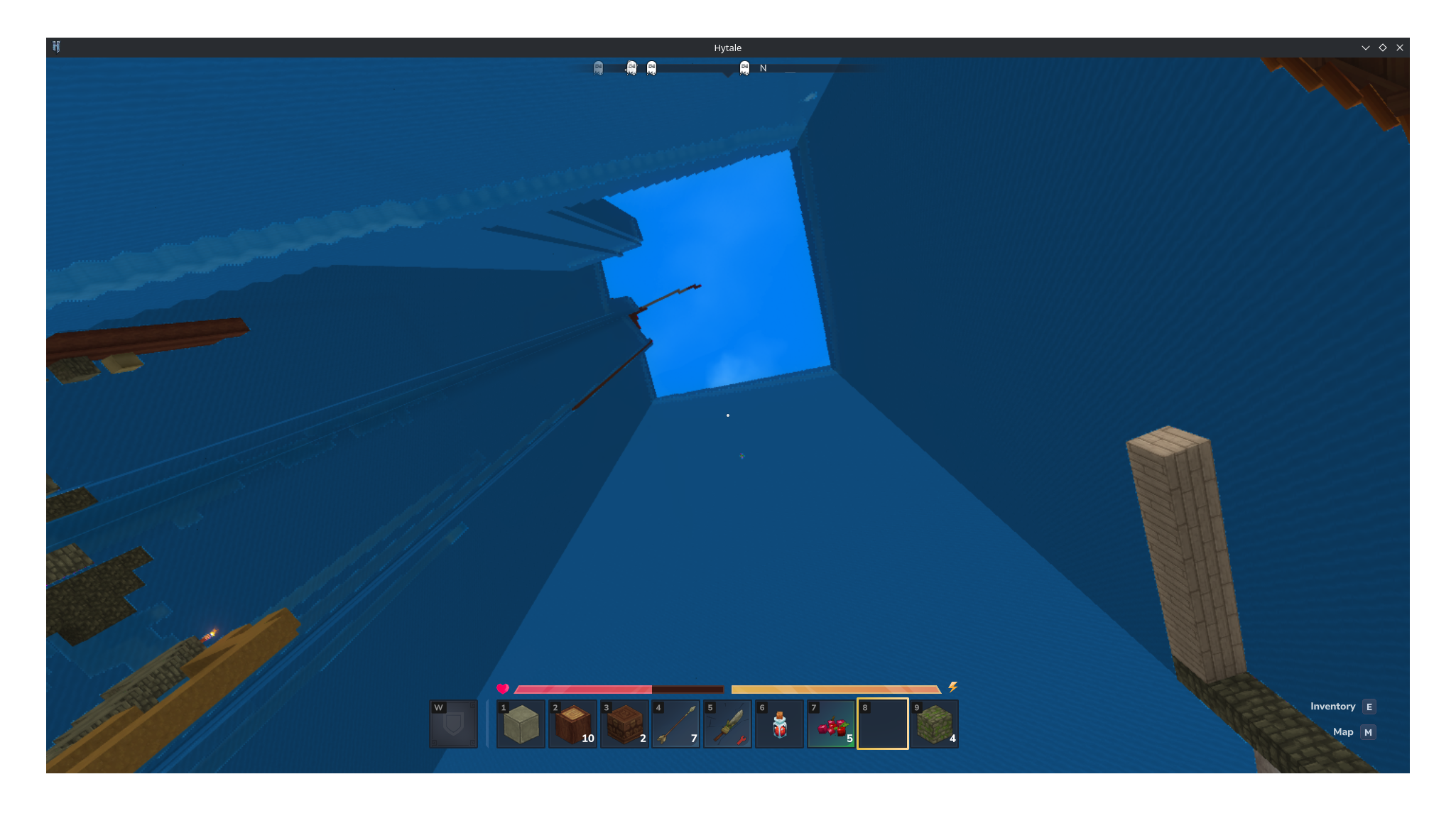Equip the damaged sword in slot 5

[x=728, y=724]
